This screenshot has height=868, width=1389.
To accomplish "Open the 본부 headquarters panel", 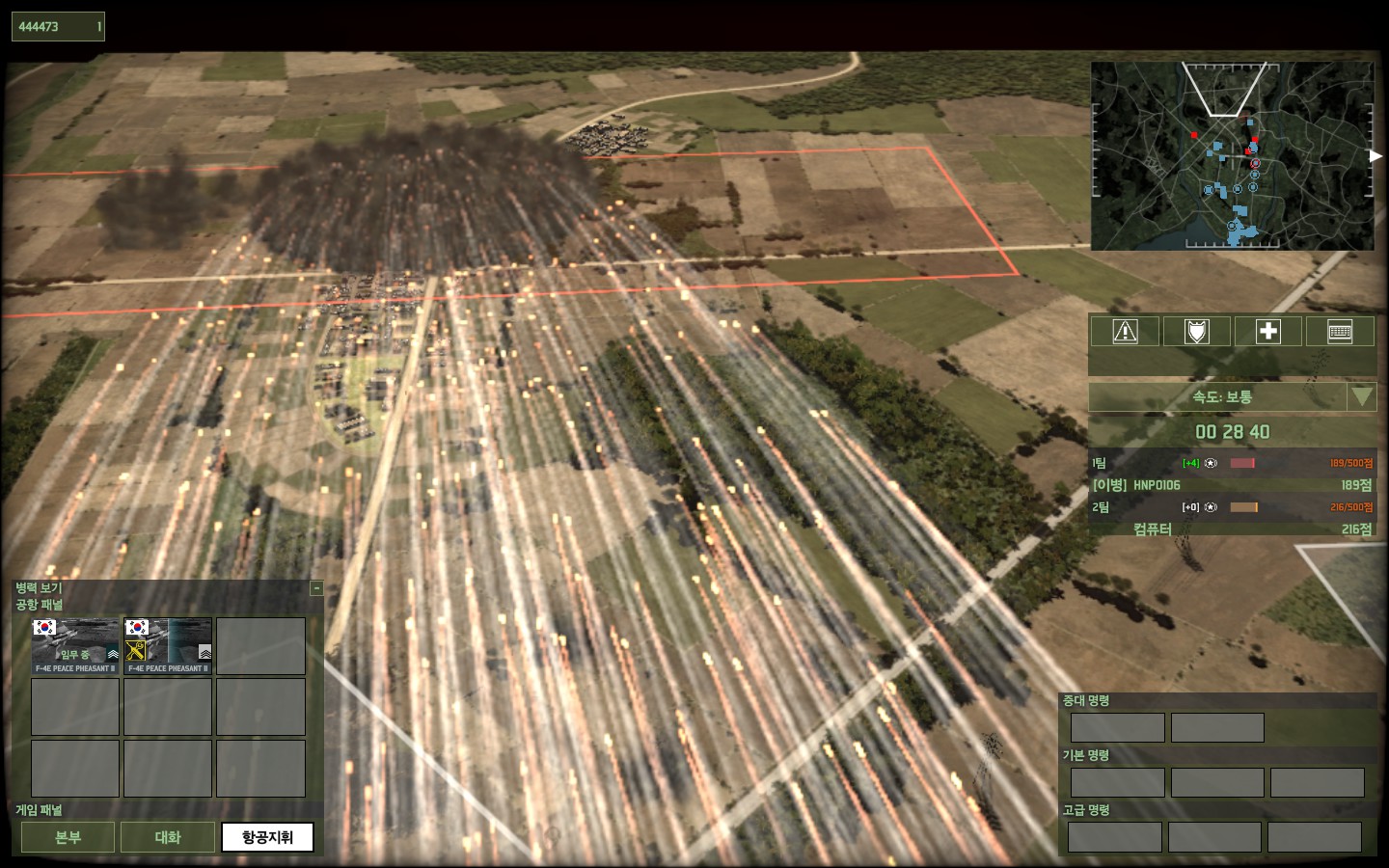I will (68, 837).
